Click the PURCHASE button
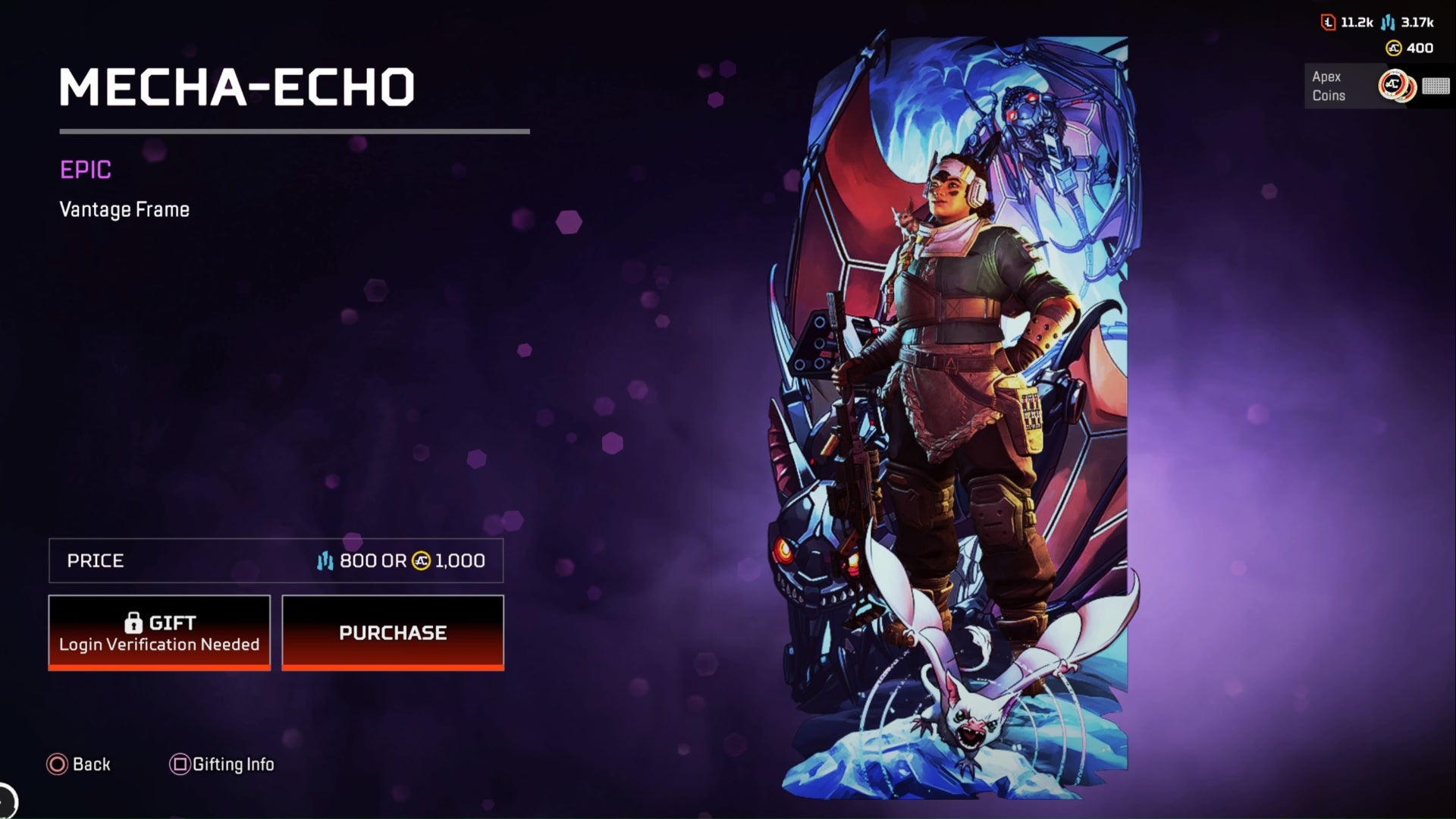The image size is (1456, 819). point(393,632)
